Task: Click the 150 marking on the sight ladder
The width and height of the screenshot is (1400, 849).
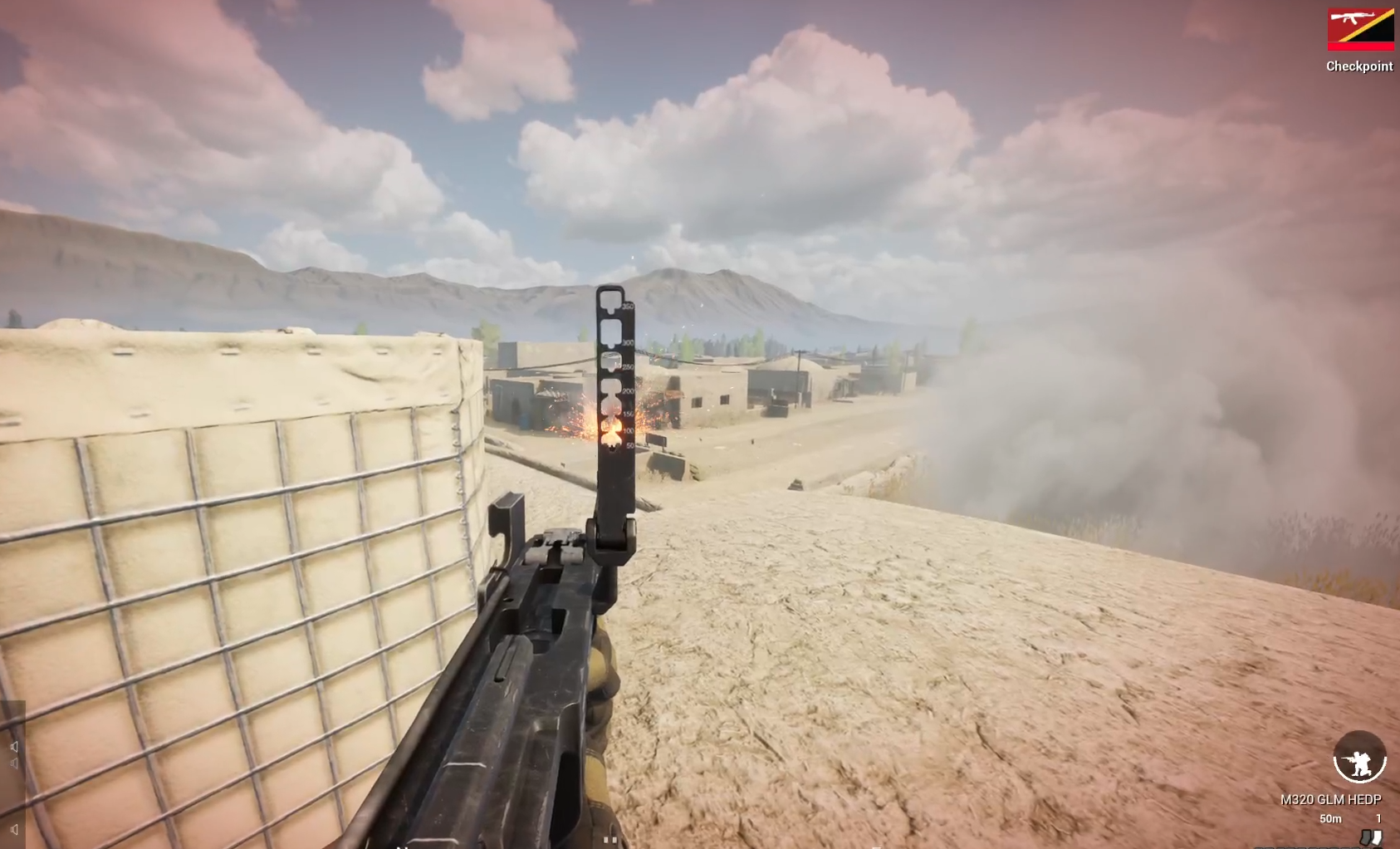Action: tap(627, 414)
